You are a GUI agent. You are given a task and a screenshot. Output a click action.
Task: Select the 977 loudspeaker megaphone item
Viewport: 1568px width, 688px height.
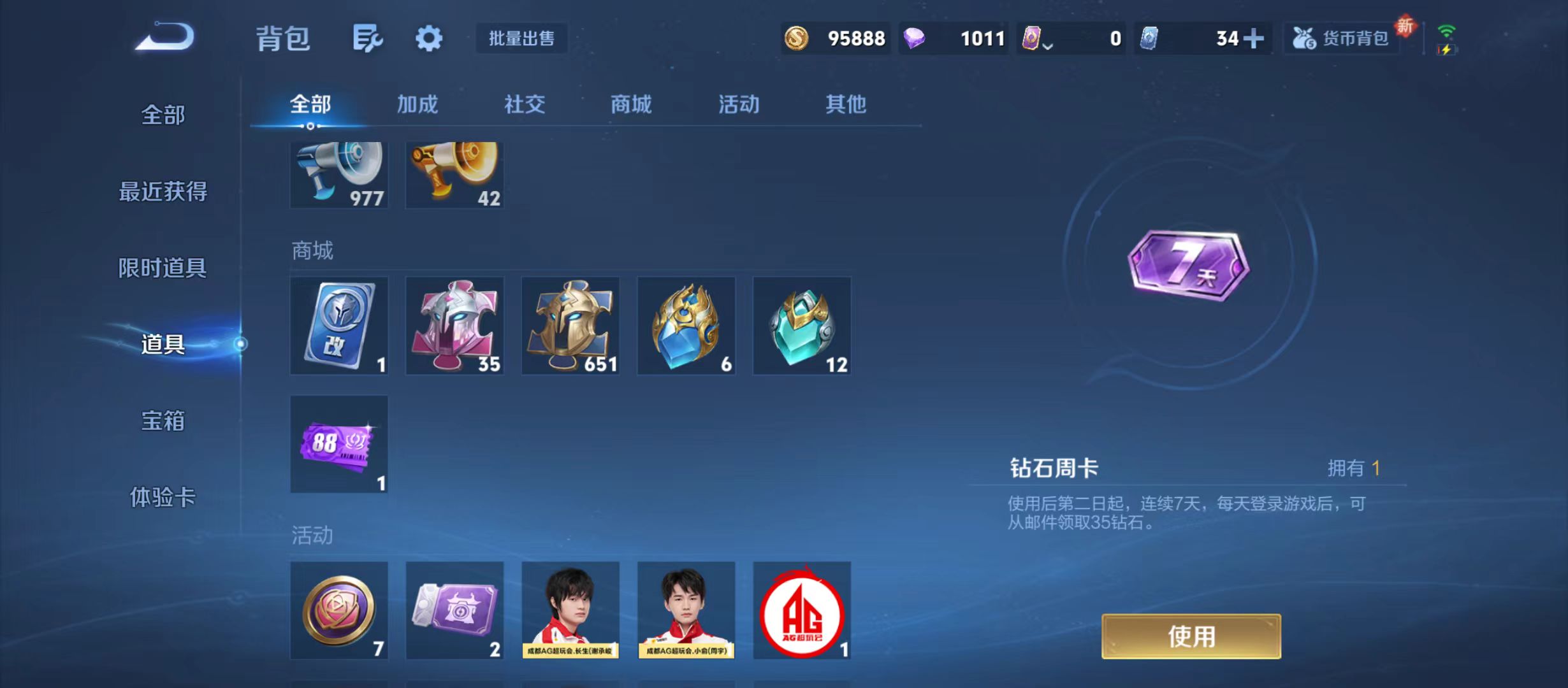click(x=339, y=175)
